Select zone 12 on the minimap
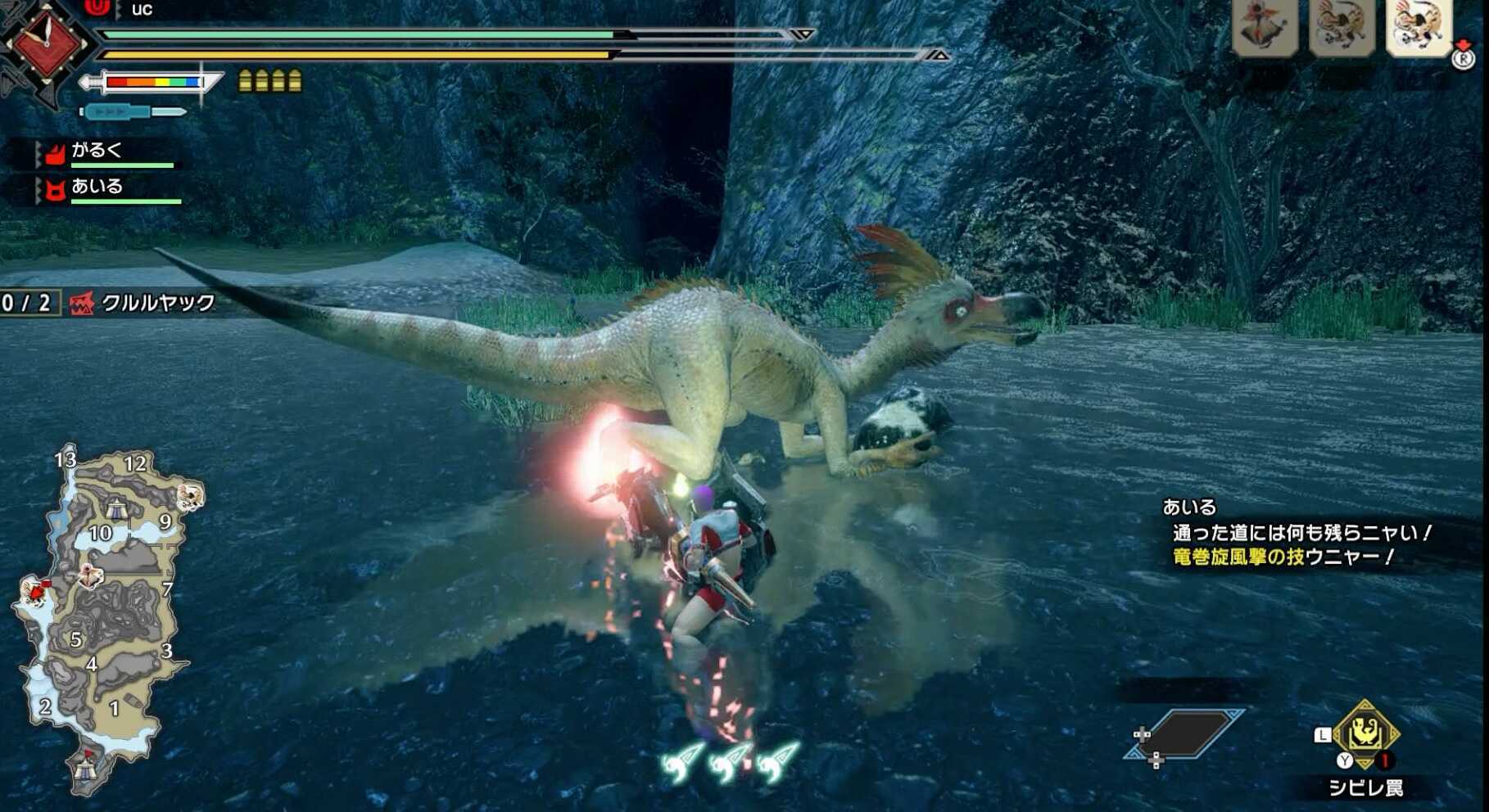 (138, 464)
